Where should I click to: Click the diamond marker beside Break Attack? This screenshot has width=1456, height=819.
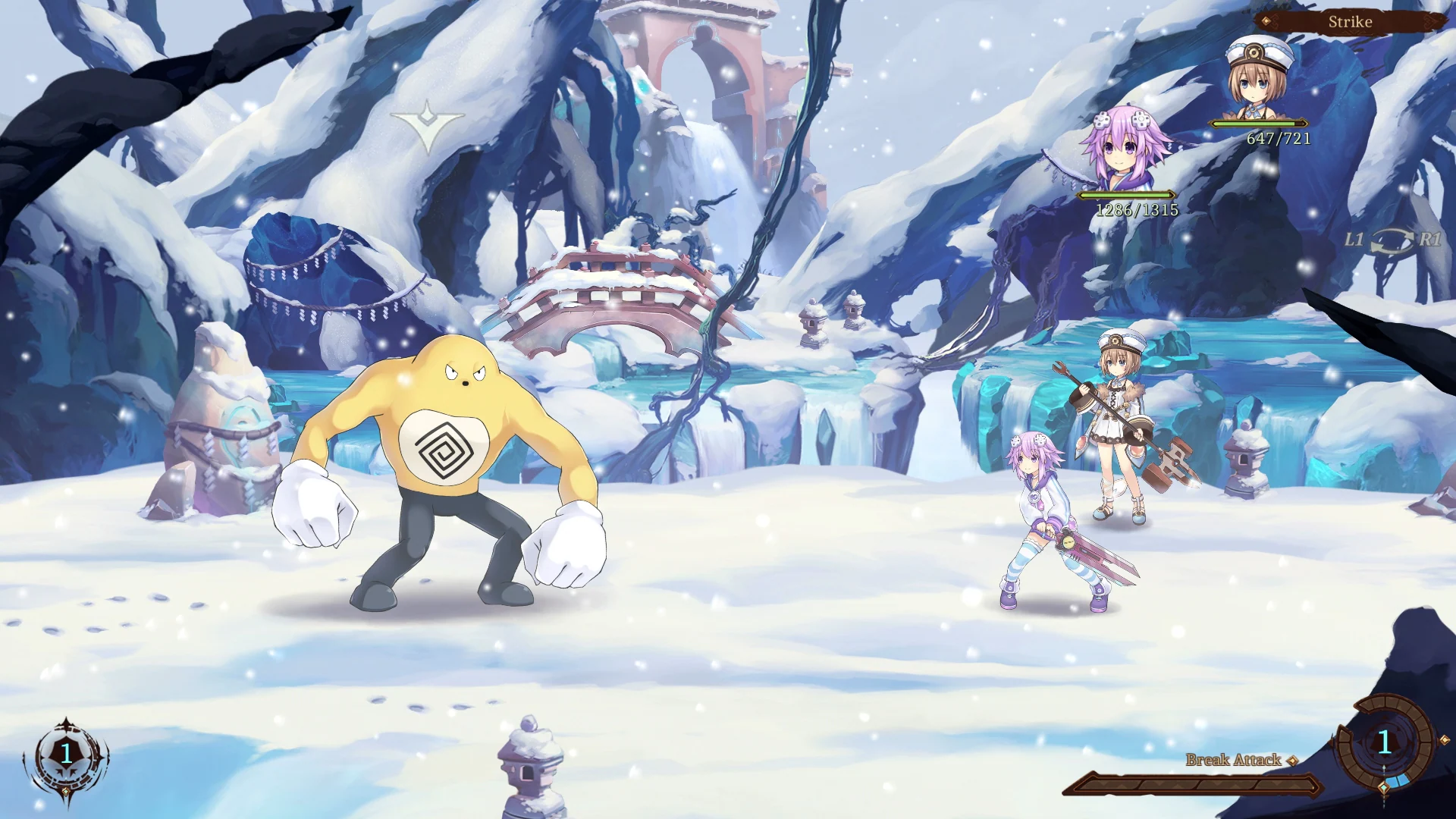(x=1291, y=760)
